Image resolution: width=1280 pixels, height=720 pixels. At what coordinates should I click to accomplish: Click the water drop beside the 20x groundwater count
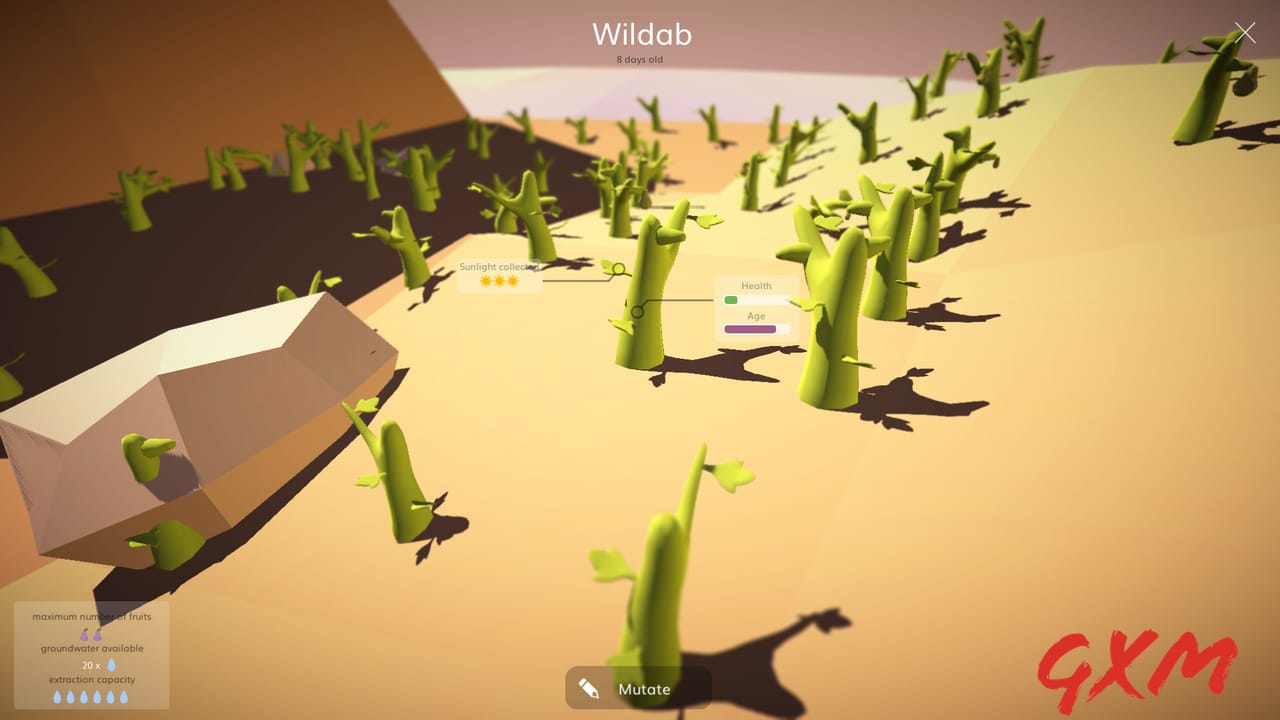[x=112, y=665]
